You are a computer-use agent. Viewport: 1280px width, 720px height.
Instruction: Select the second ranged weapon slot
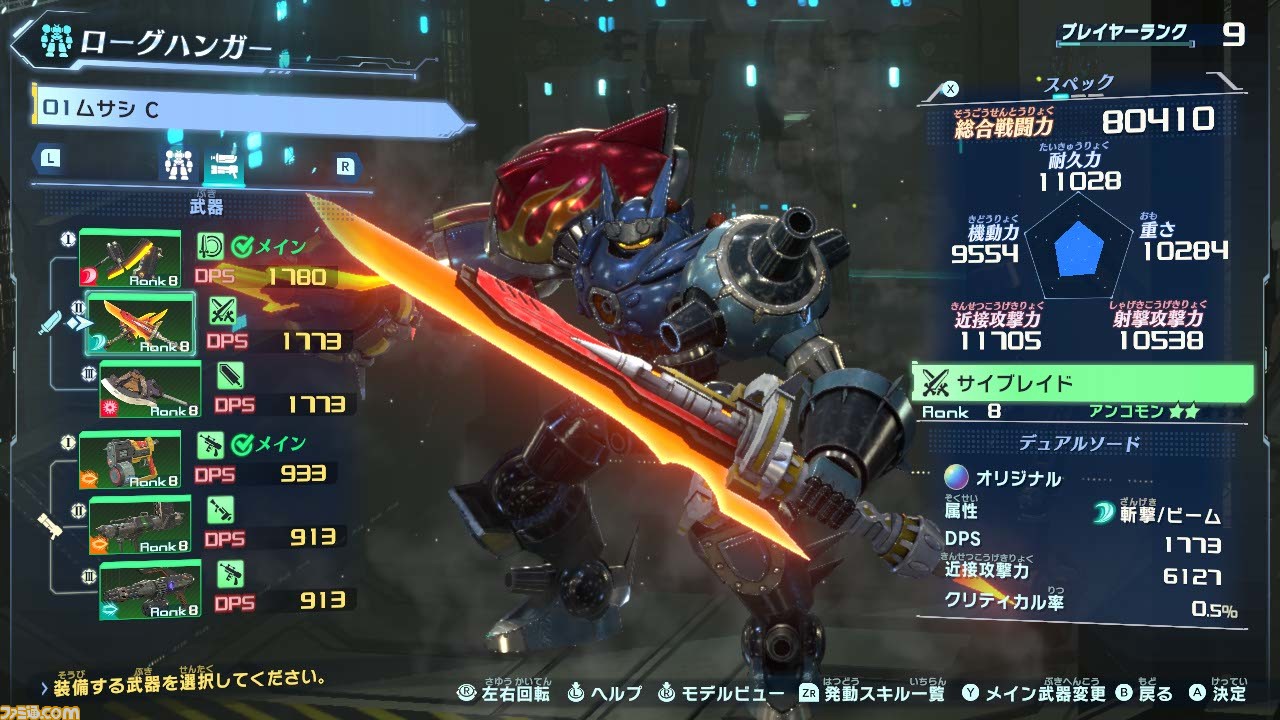point(141,525)
